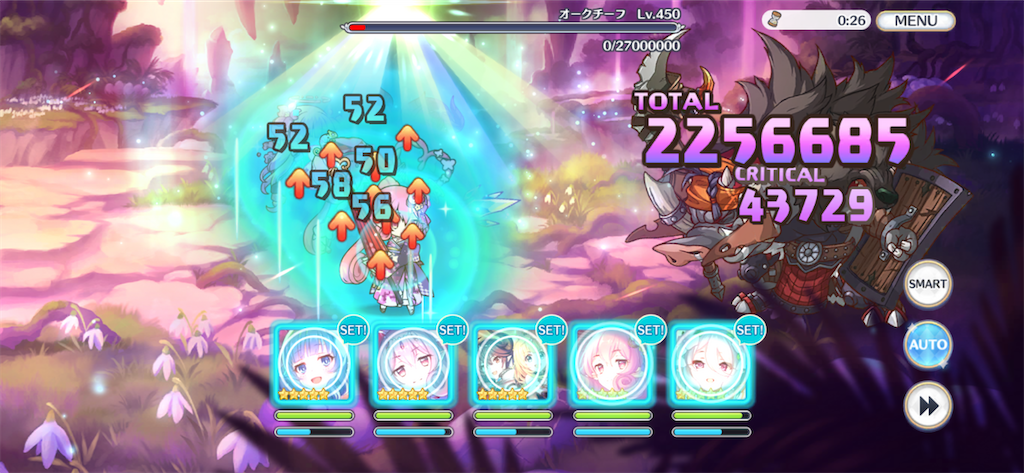Image resolution: width=1024 pixels, height=473 pixels.
Task: Select the blue-haired girl's character portrait
Action: click(313, 363)
